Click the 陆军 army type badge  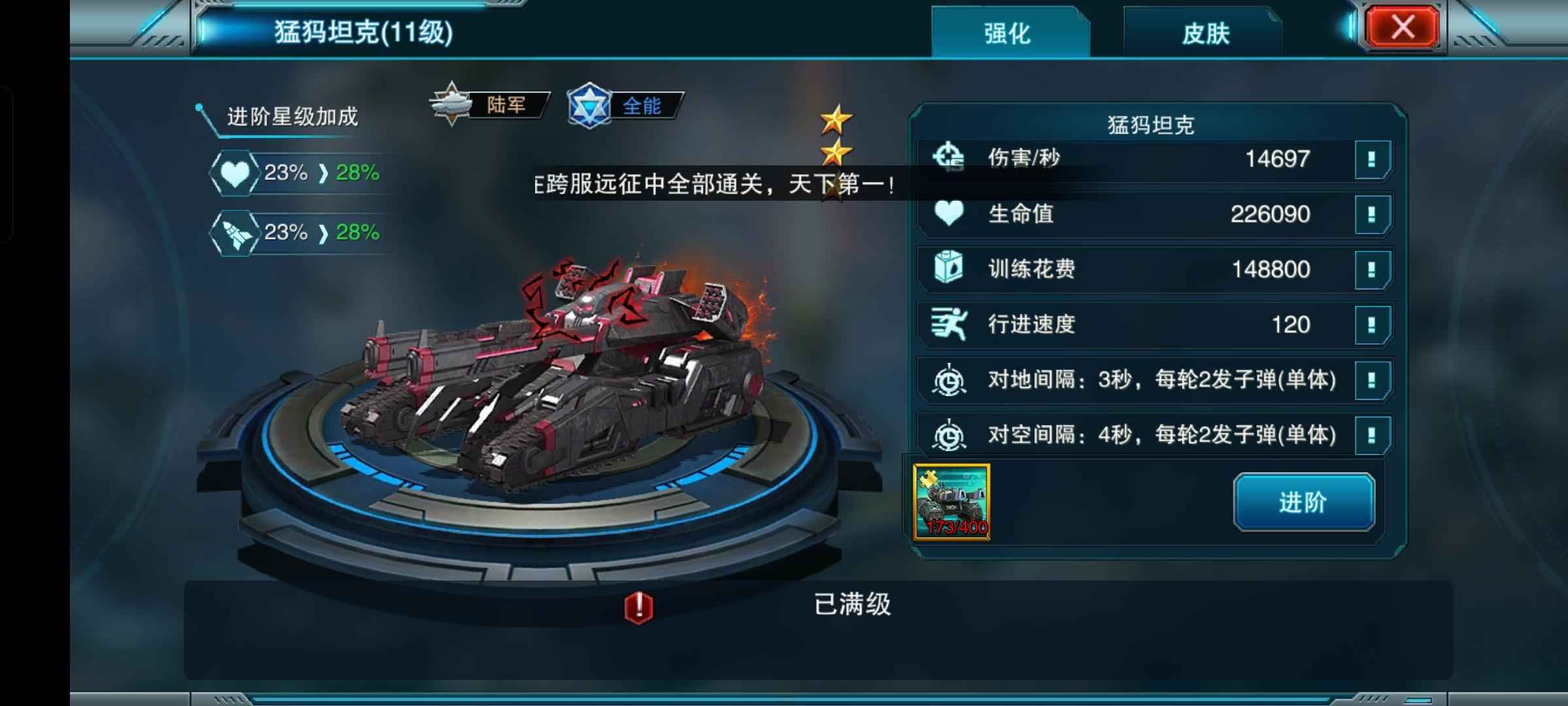[x=489, y=105]
